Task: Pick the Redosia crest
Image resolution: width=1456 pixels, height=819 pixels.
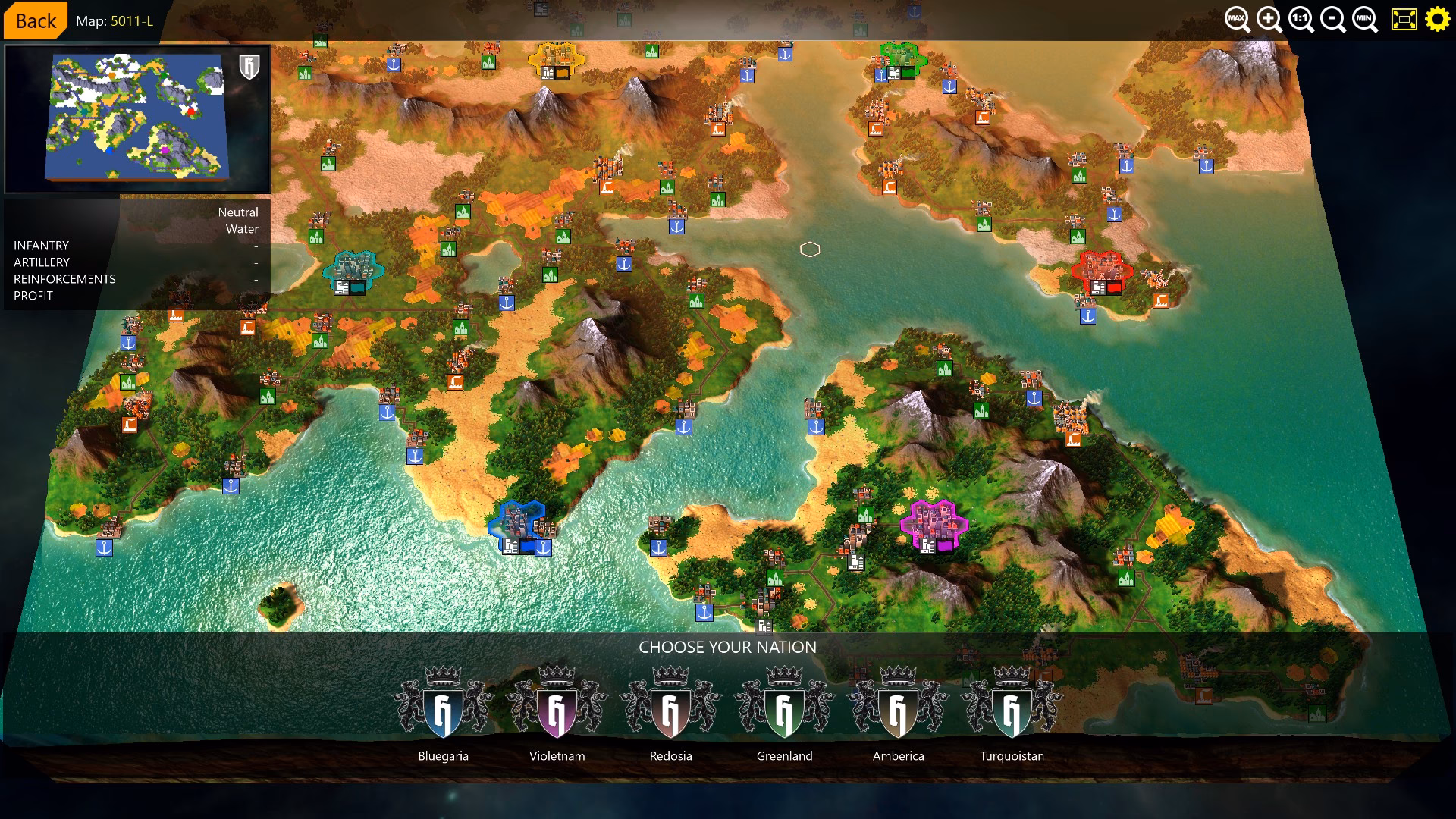Action: pos(670,711)
